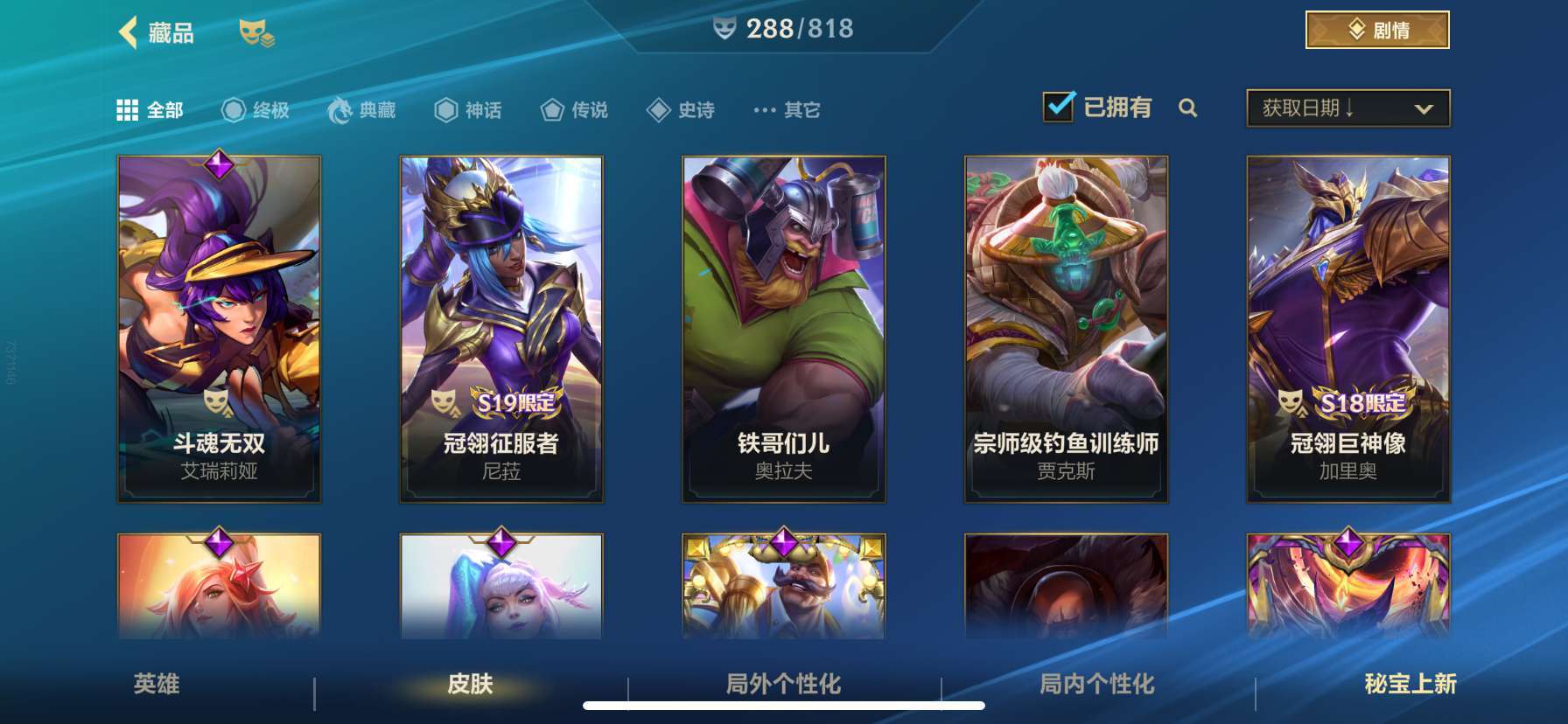
Task: Expand the 其它 filter options
Action: point(786,110)
